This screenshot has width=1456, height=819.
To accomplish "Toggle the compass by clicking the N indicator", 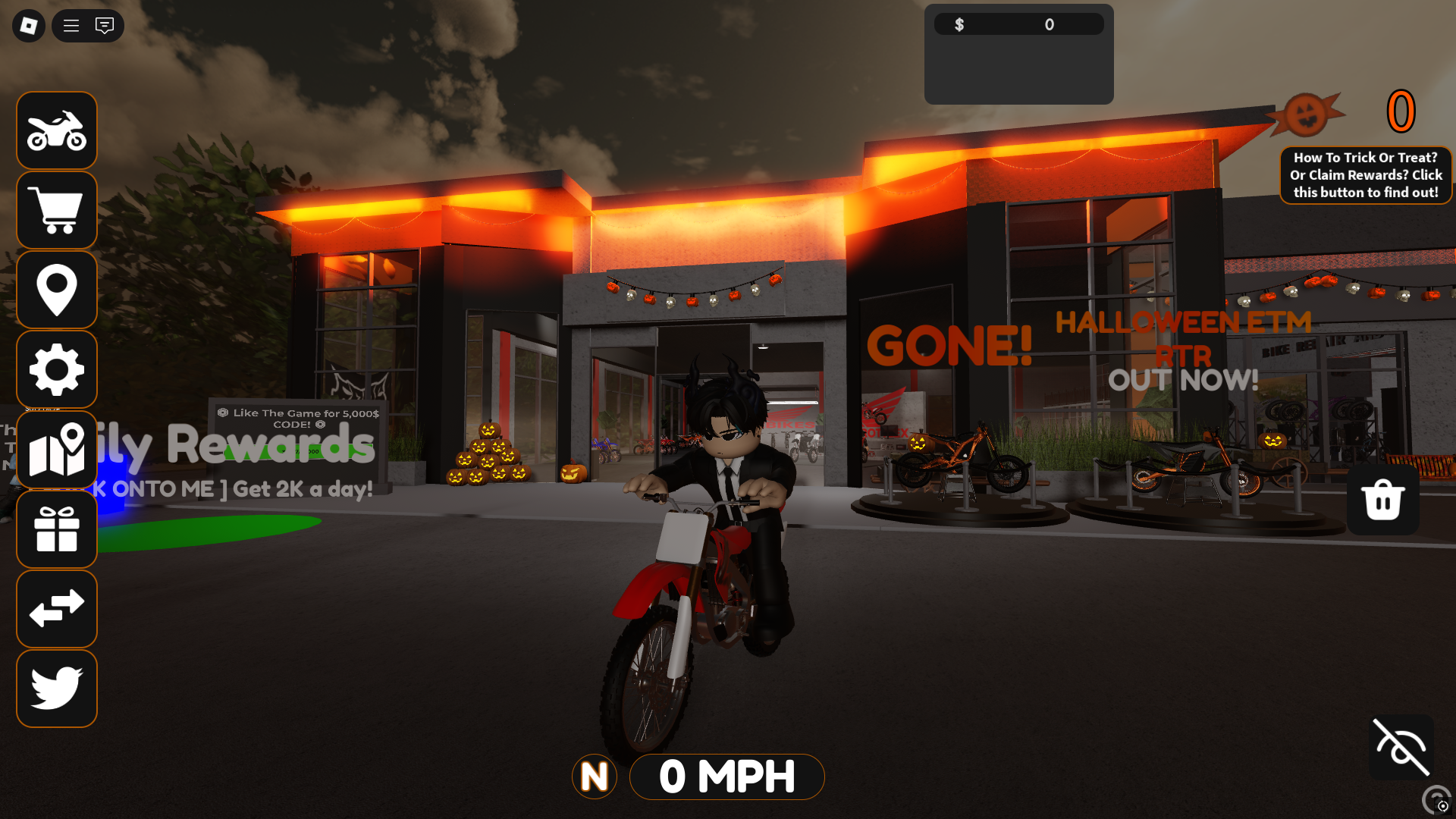I will click(595, 777).
